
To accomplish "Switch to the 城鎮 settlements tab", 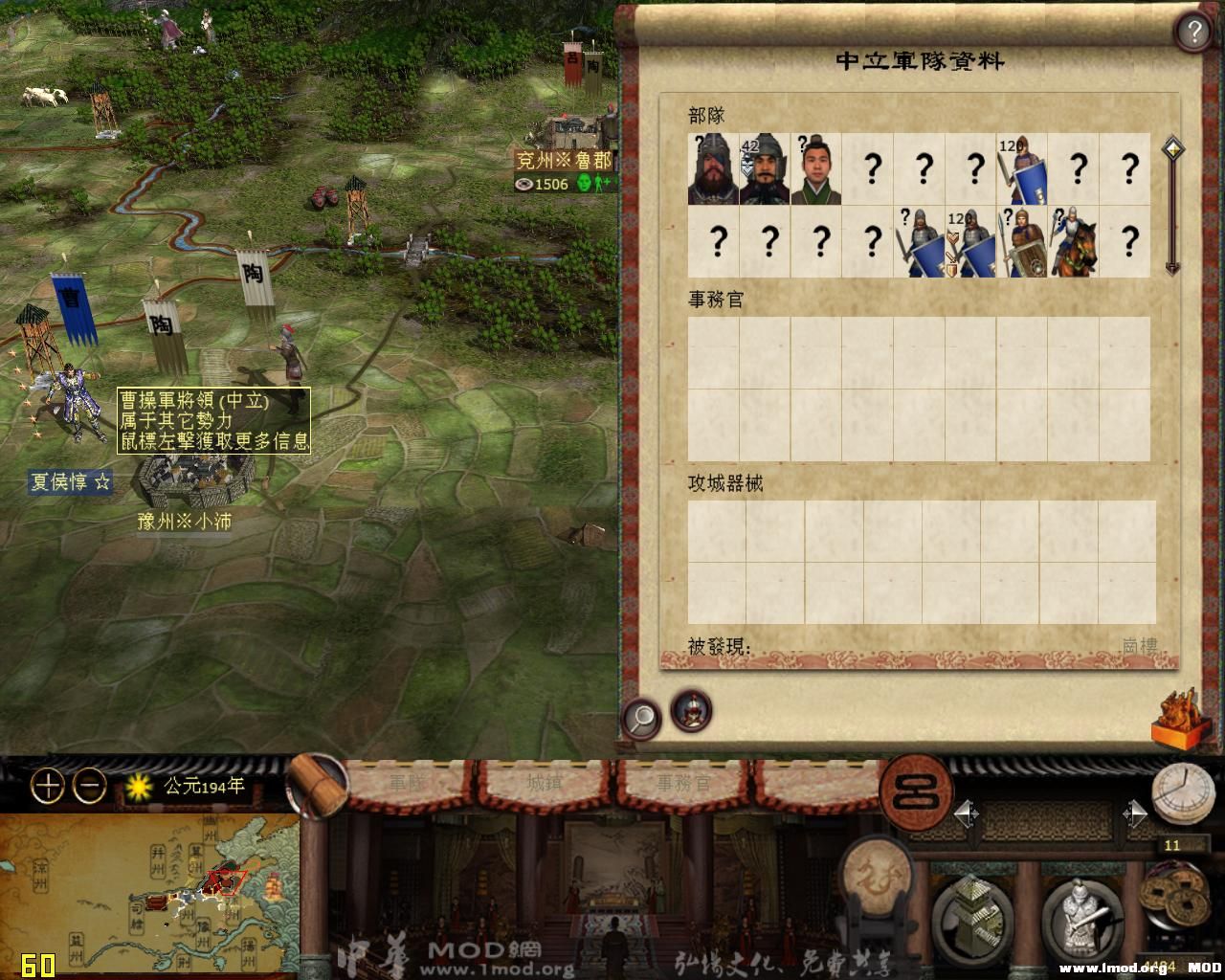I will (545, 783).
